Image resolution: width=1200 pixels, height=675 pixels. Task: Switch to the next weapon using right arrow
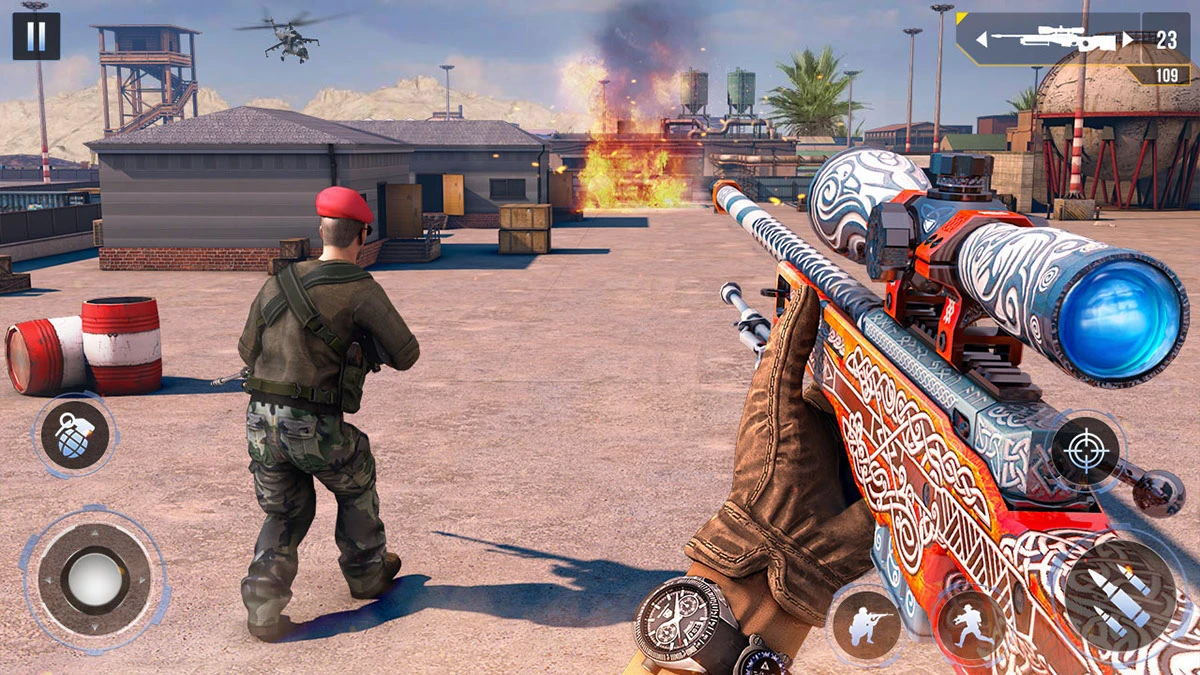pyautogui.click(x=1128, y=40)
